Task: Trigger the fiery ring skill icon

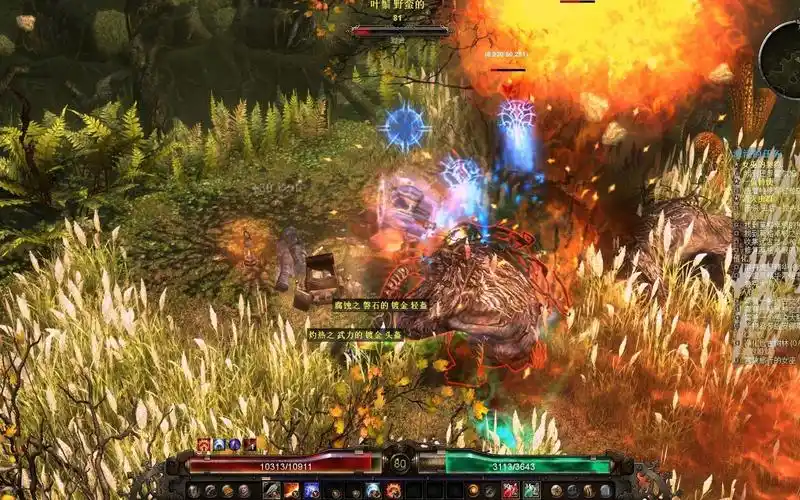Action: (x=392, y=490)
